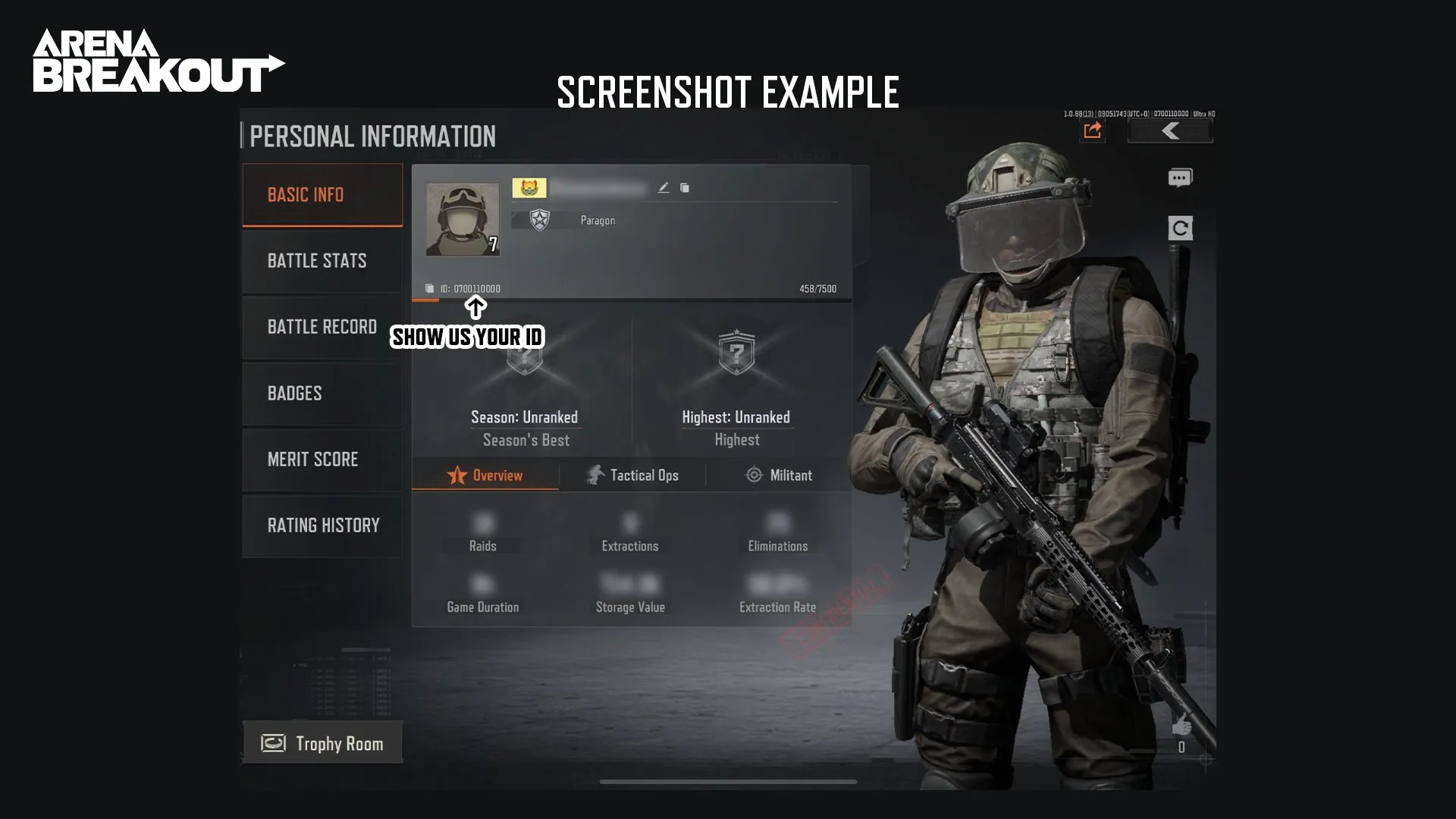Switch to the Tactical Ops tab
Viewport: 1456px width, 819px height.
click(x=632, y=475)
